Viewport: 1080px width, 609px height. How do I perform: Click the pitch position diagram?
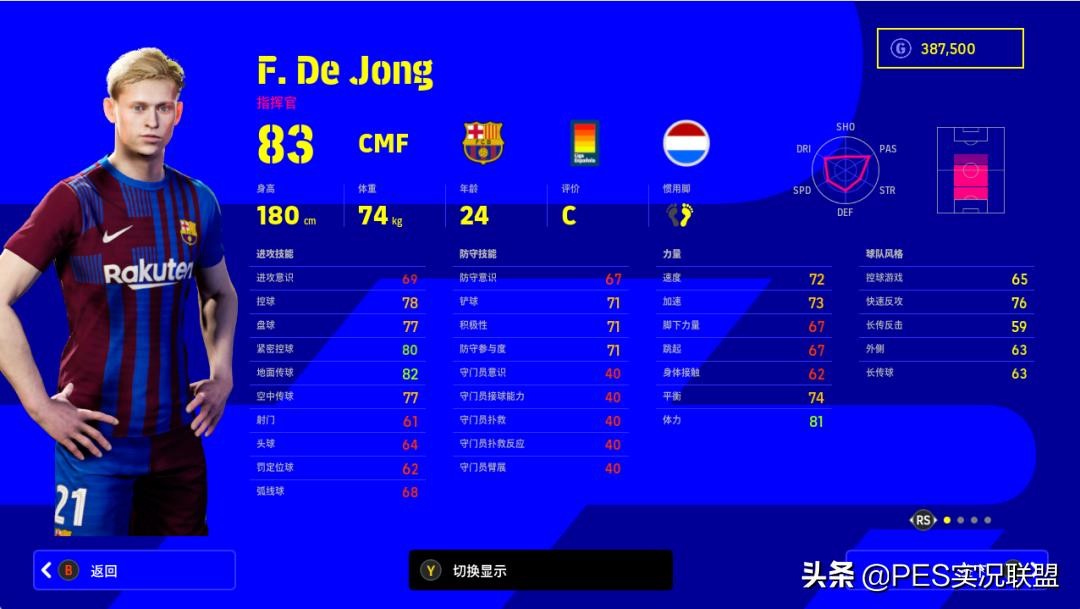pos(970,170)
